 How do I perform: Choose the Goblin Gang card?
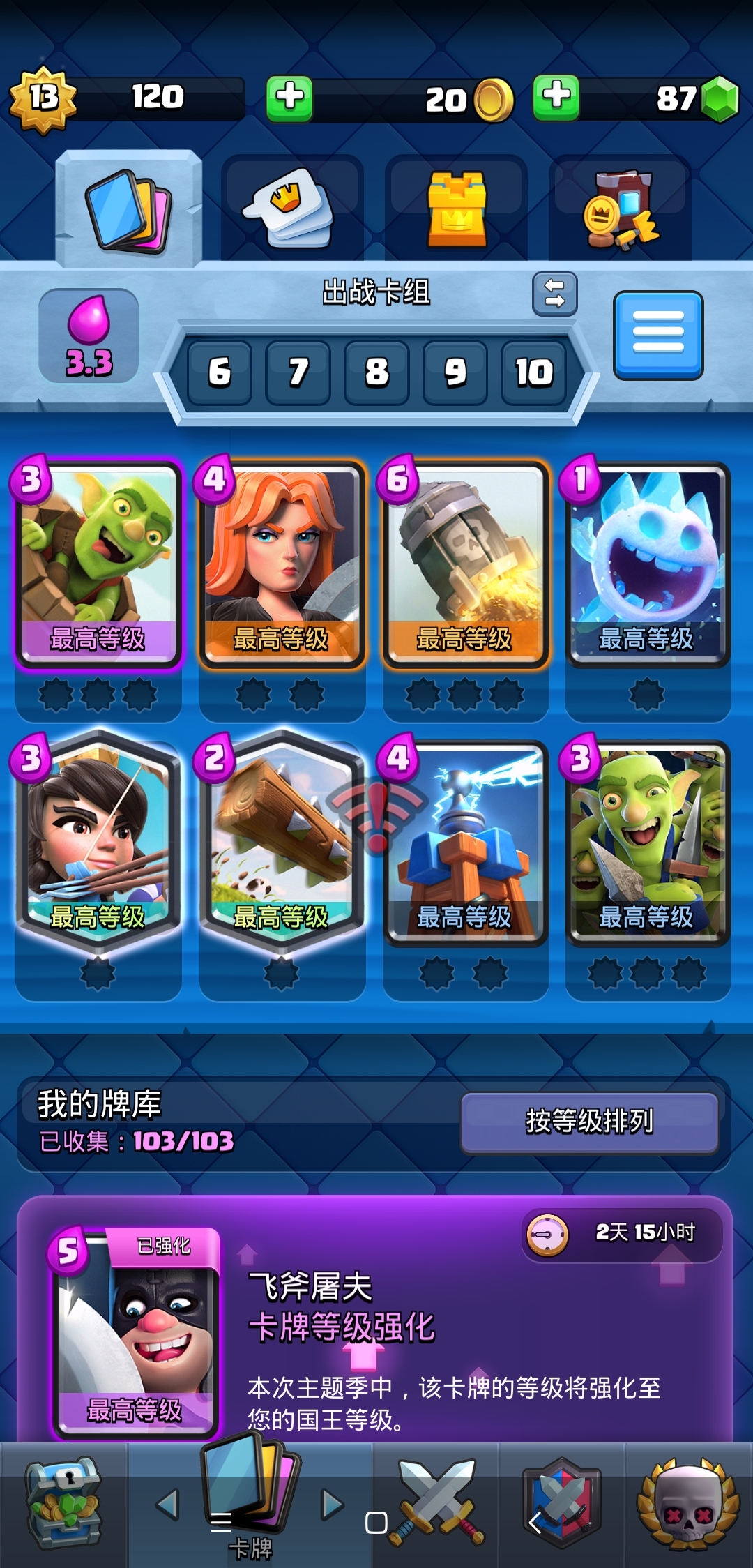[x=648, y=842]
